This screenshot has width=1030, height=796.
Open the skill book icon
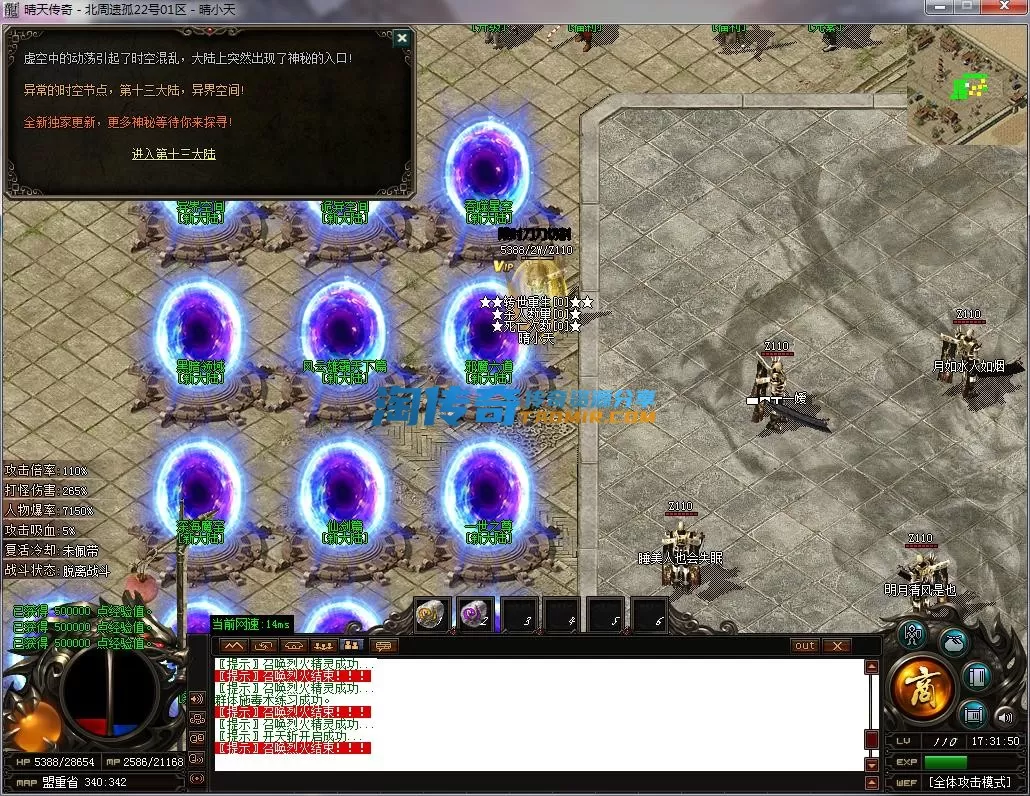click(x=978, y=677)
